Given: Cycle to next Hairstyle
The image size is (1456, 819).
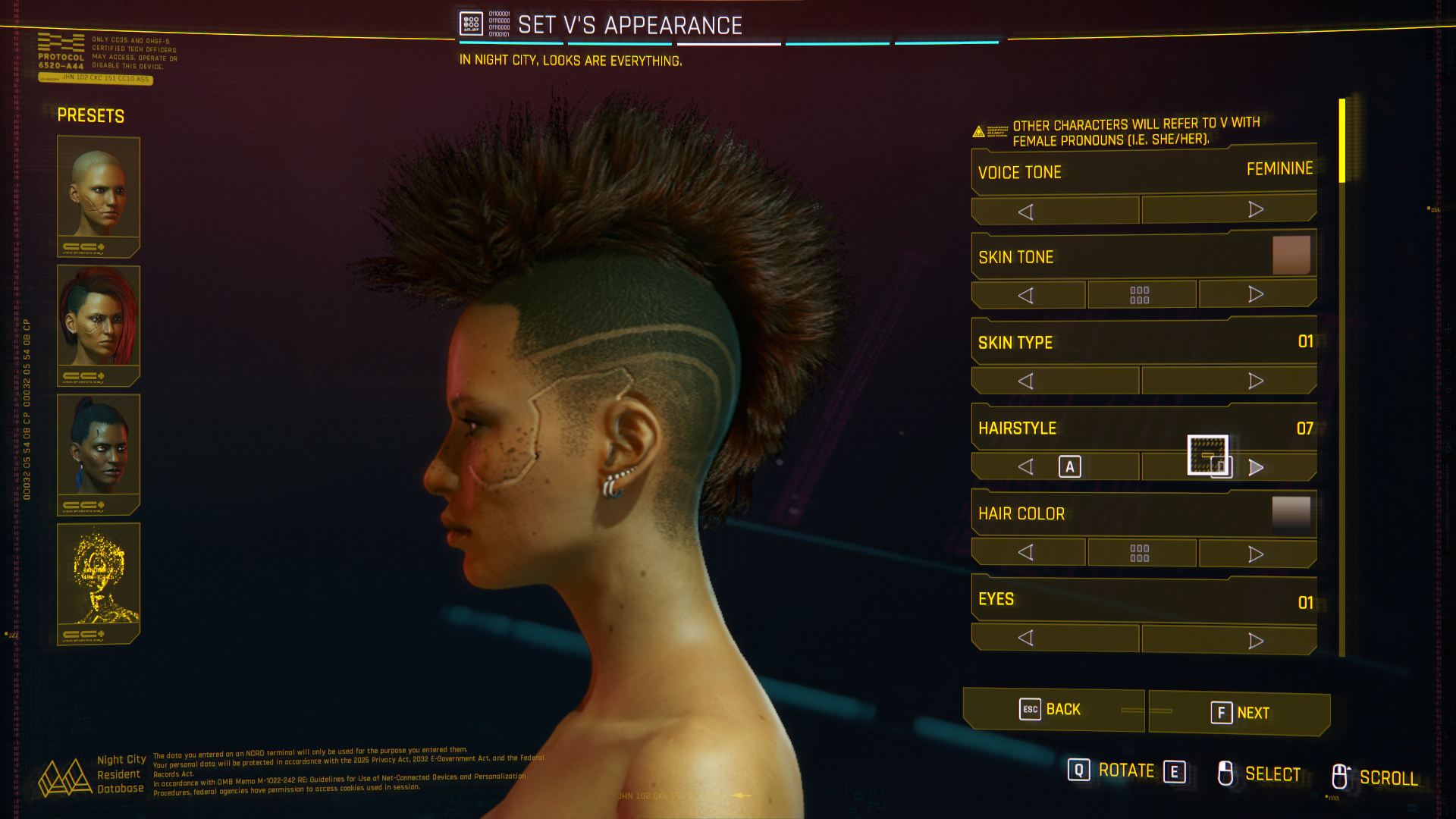Looking at the screenshot, I should coord(1256,467).
